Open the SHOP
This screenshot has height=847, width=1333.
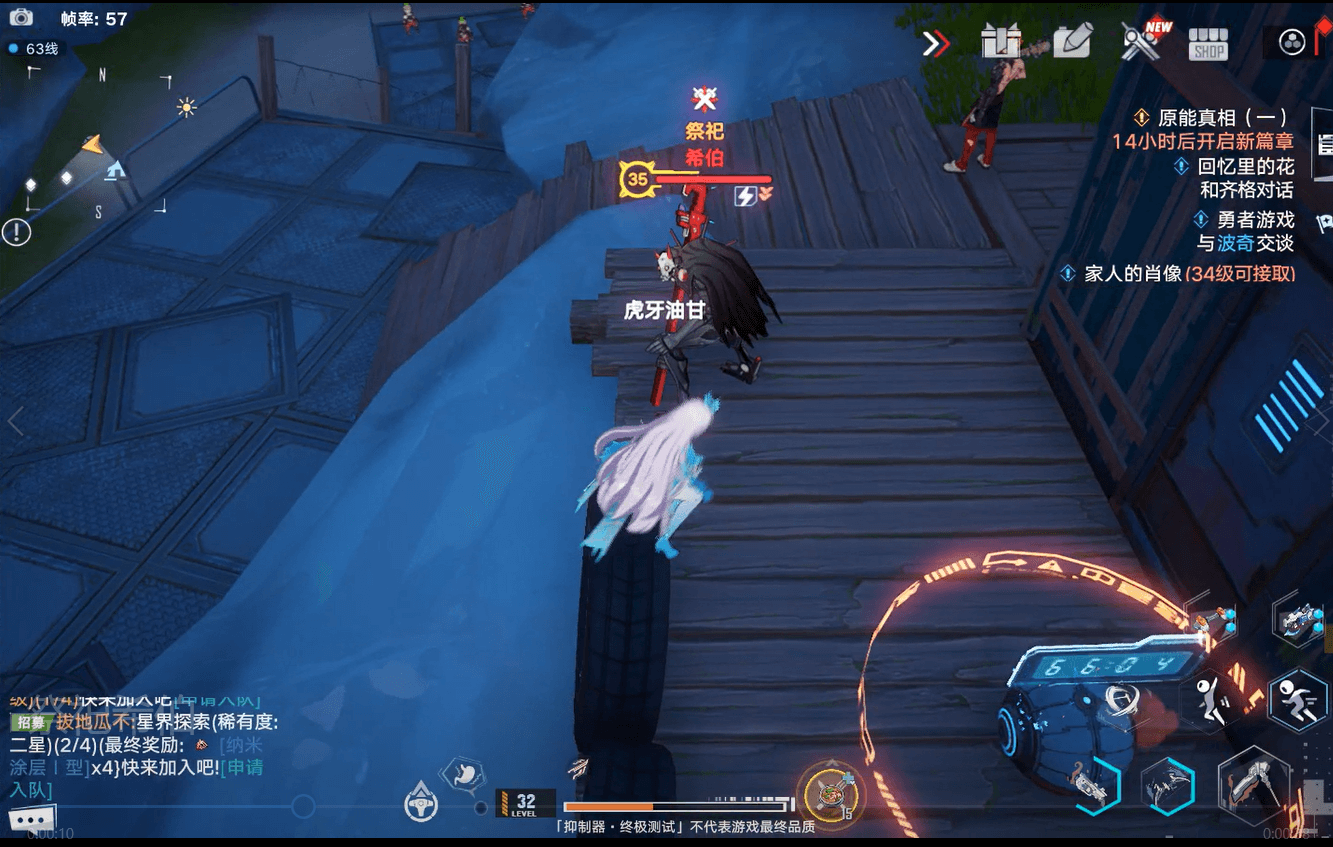click(1208, 44)
